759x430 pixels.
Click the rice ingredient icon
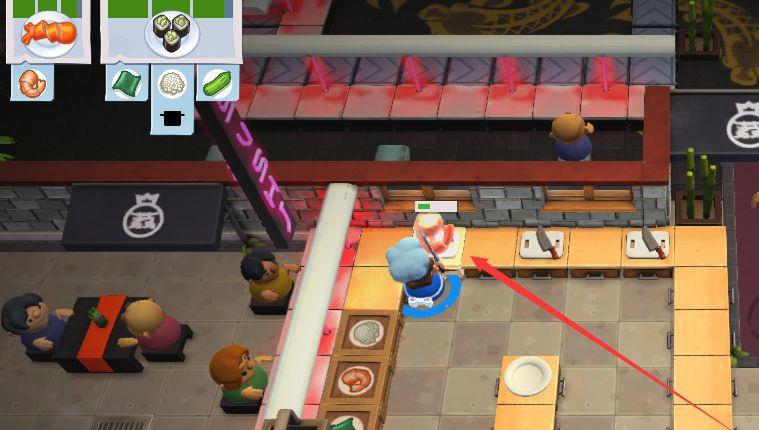(x=172, y=83)
